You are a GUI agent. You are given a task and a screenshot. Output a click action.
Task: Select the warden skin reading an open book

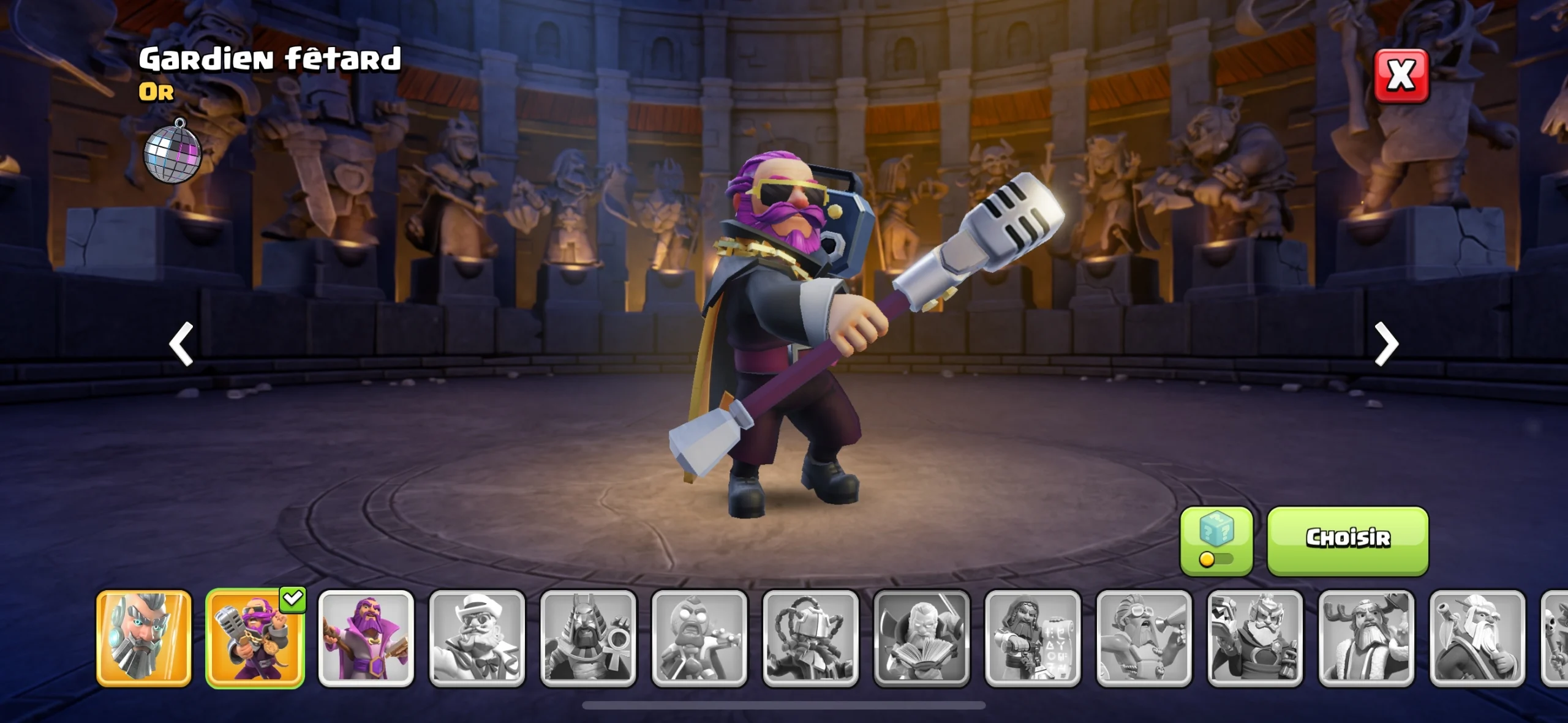tap(922, 637)
